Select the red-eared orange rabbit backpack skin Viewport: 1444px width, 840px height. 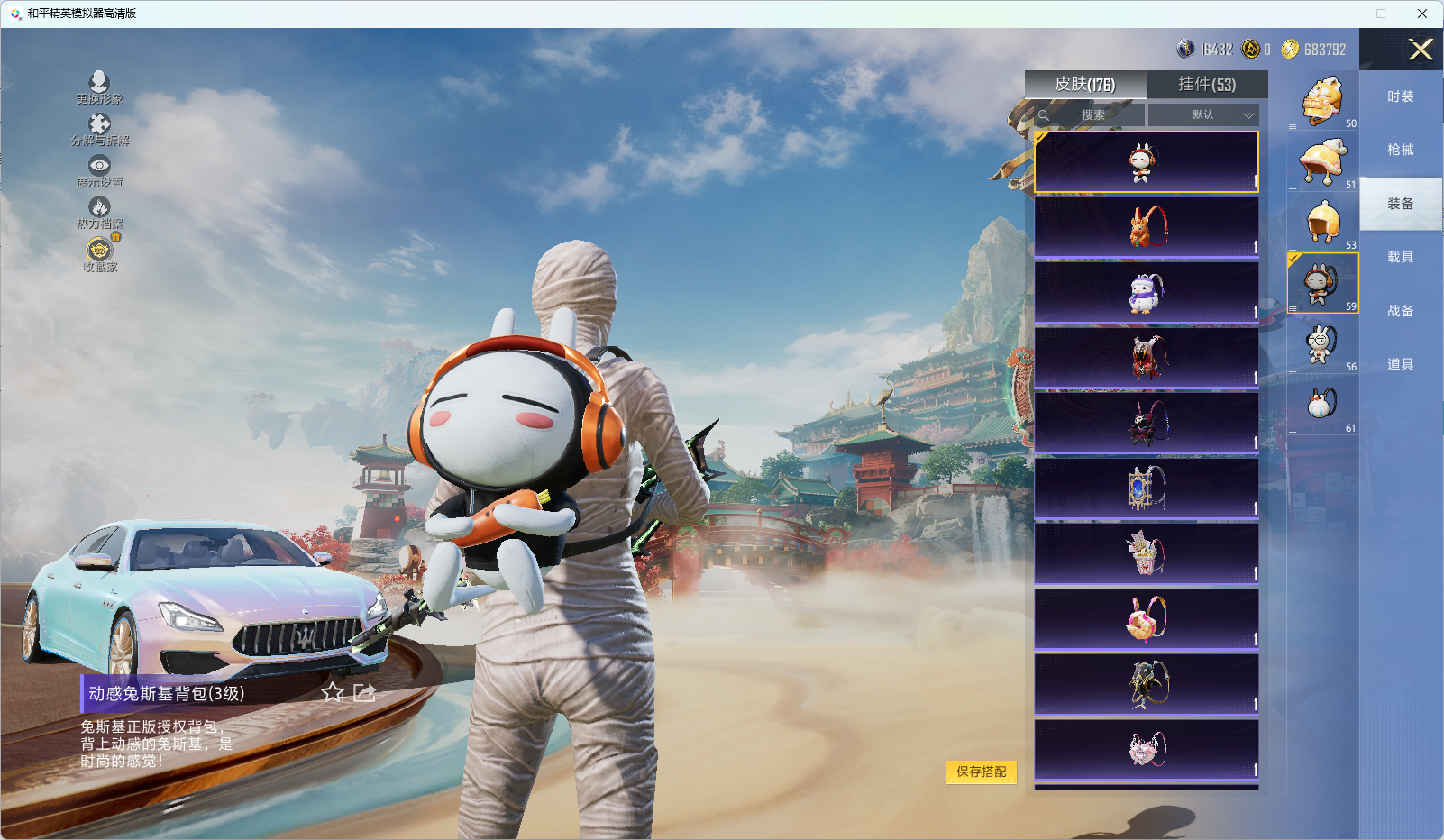pos(1147,227)
